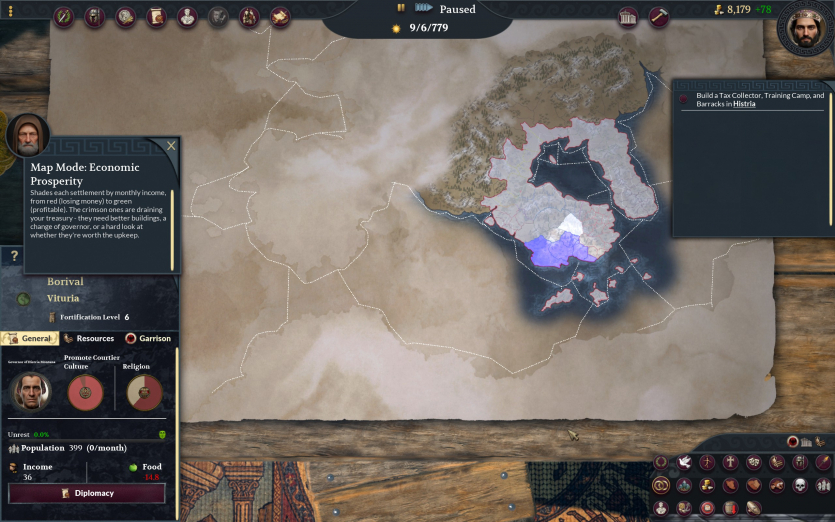Open the Religion pie chart
Viewport: 835px width, 522px height.
coord(144,392)
